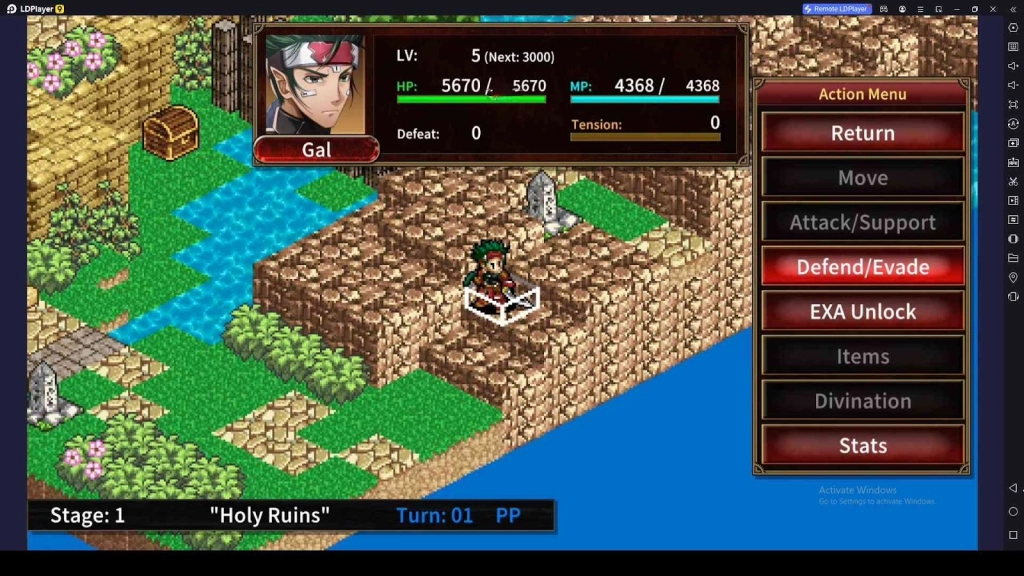Choose the Defend/Evade action

(x=862, y=267)
